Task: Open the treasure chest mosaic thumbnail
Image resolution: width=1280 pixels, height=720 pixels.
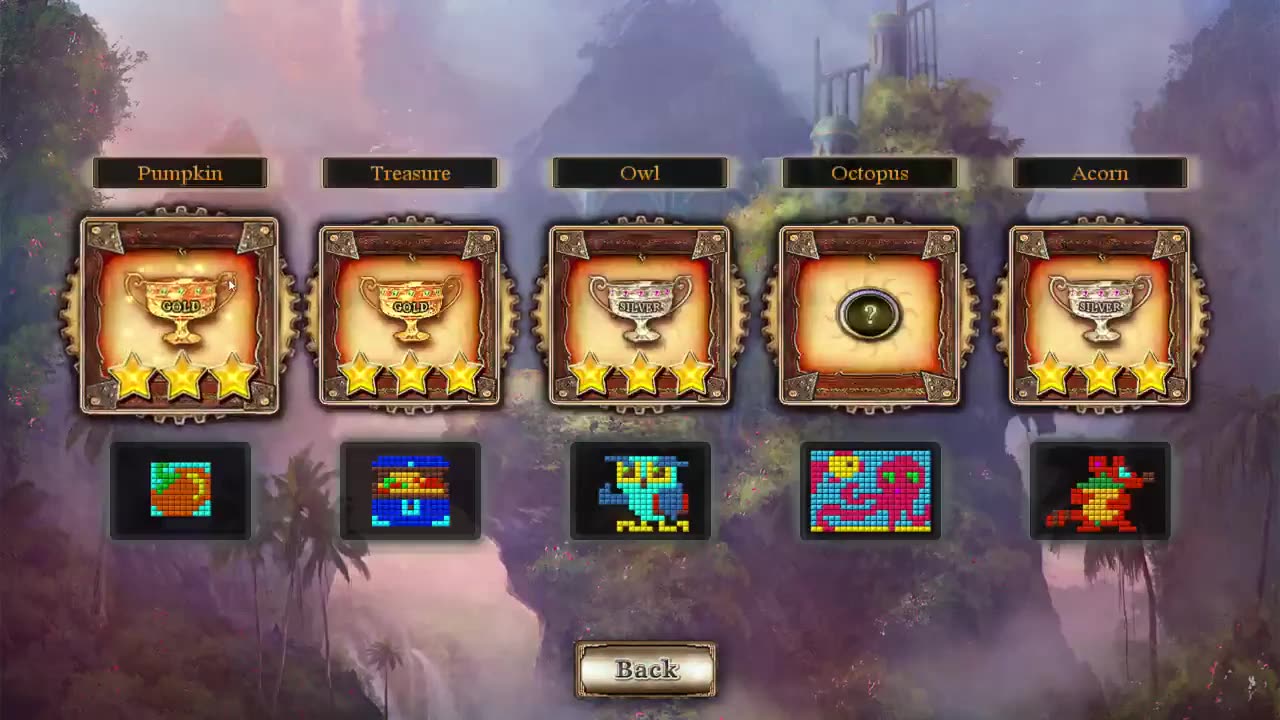Action: 410,490
